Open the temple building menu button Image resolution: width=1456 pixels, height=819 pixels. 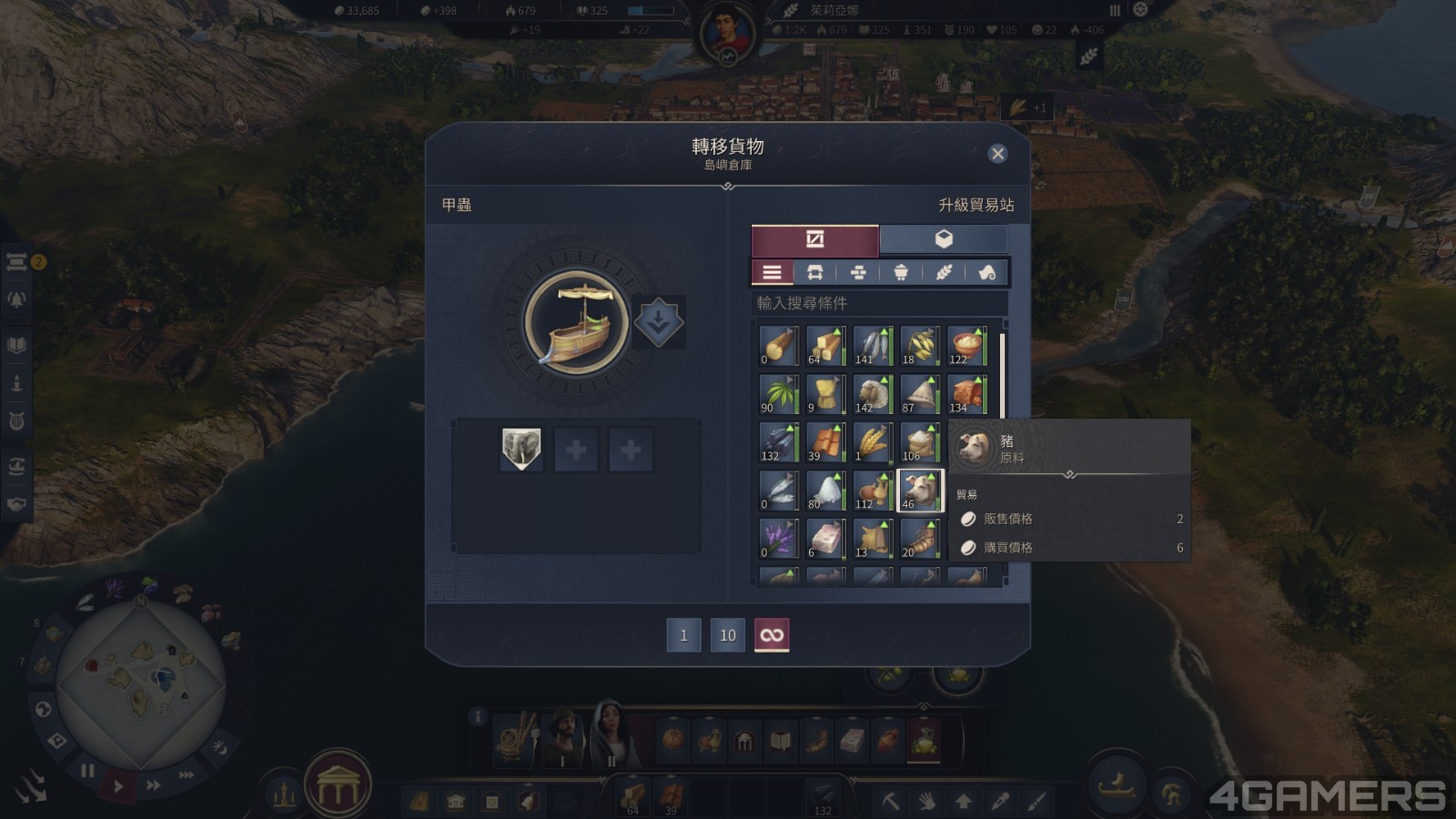click(x=338, y=785)
